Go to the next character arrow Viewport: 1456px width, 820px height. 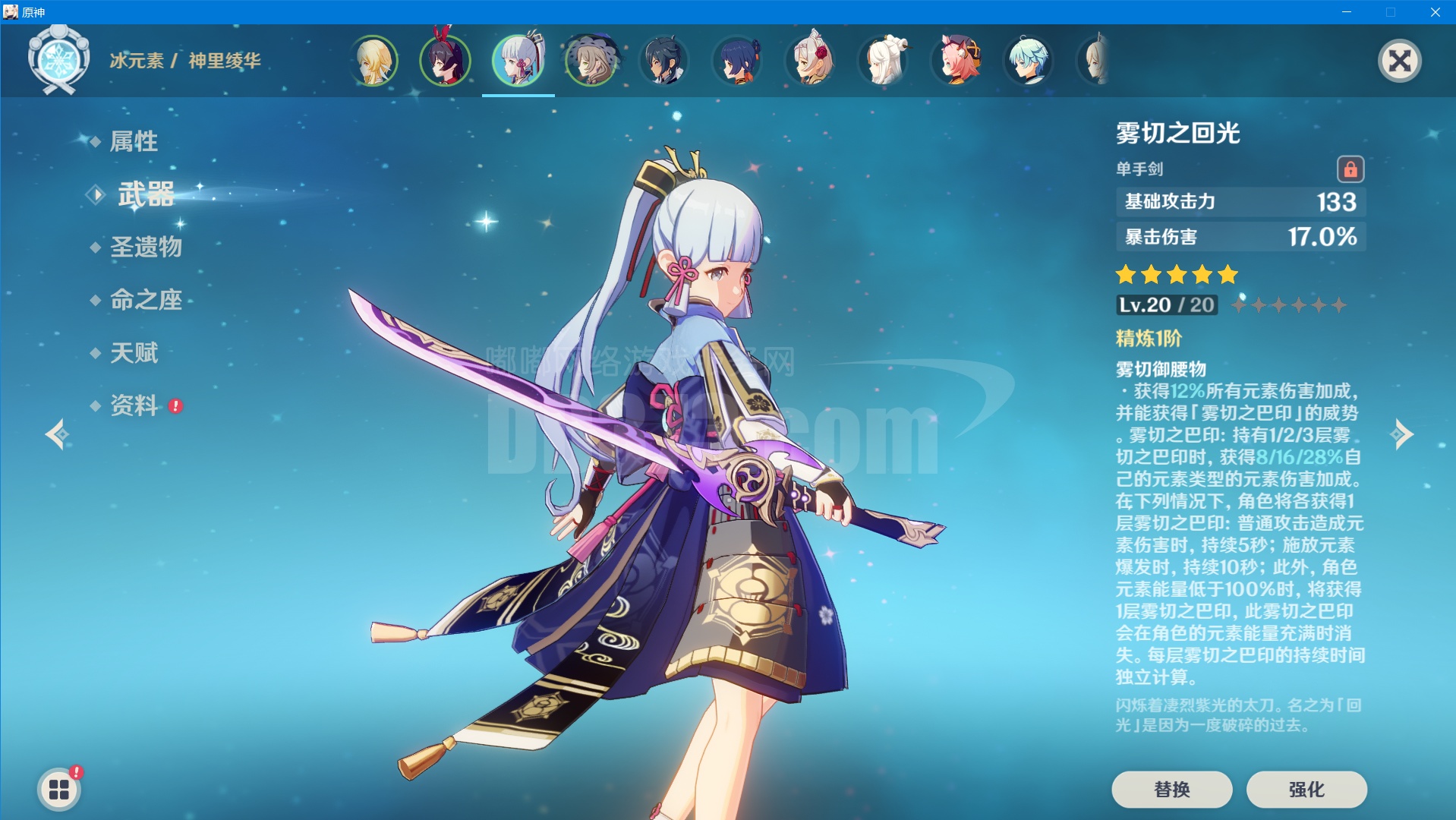(1401, 434)
